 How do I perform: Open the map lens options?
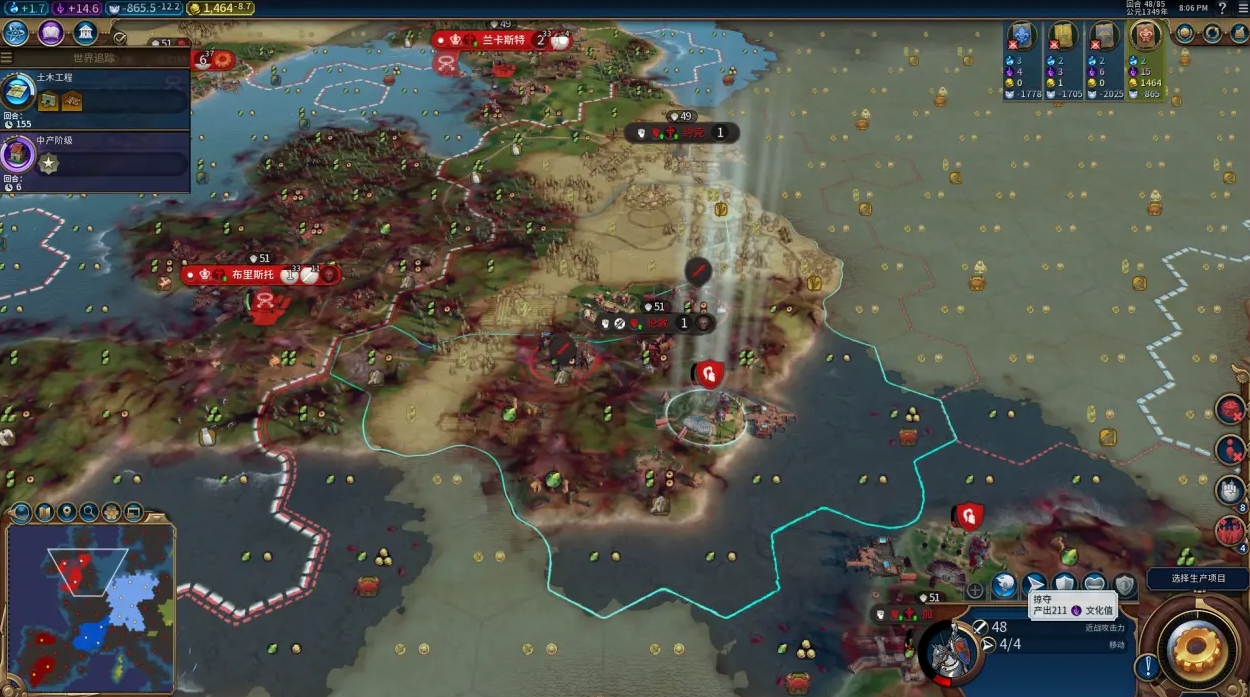click(44, 513)
